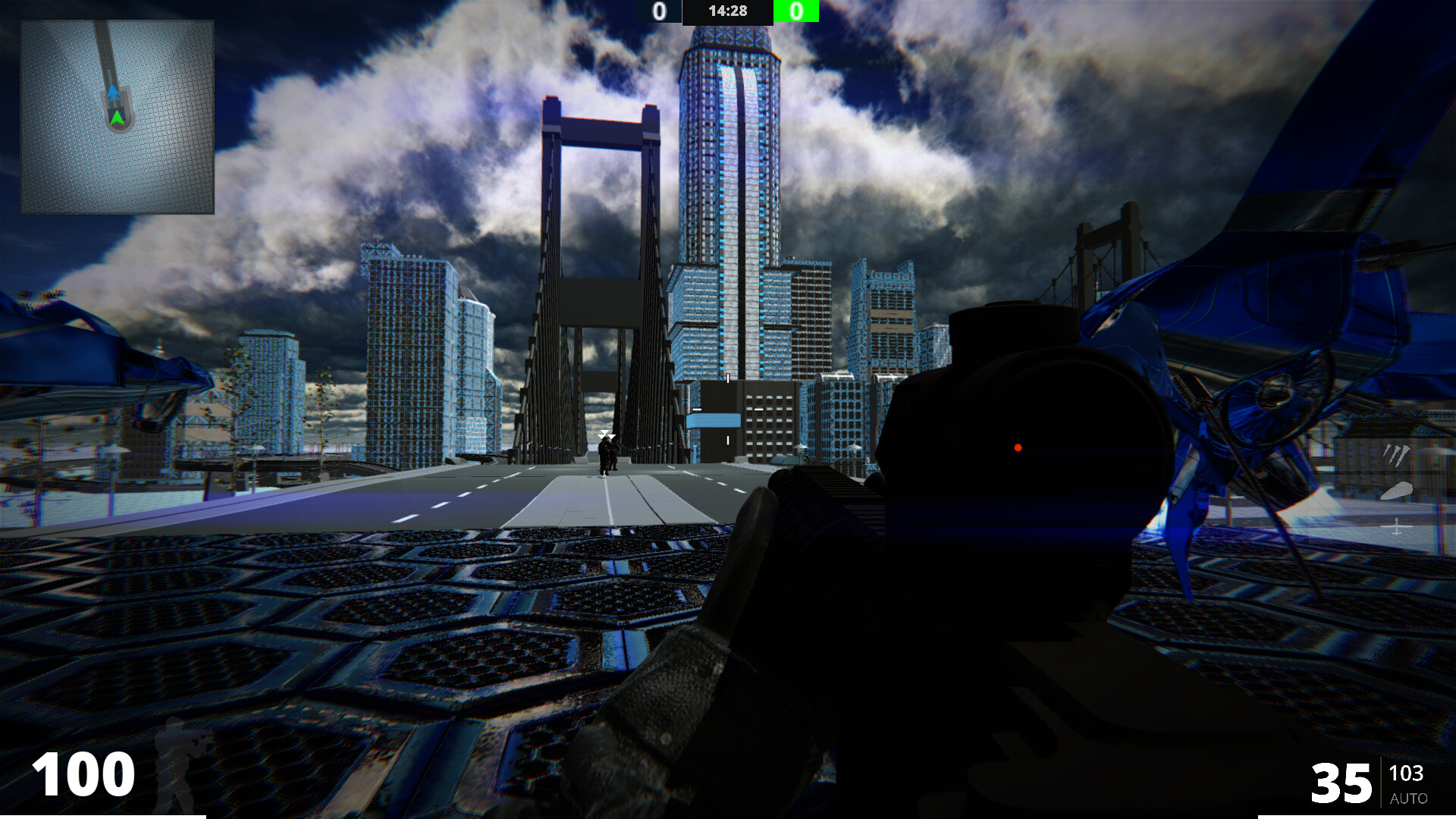Toggle the blue friendly team score display

(x=659, y=11)
